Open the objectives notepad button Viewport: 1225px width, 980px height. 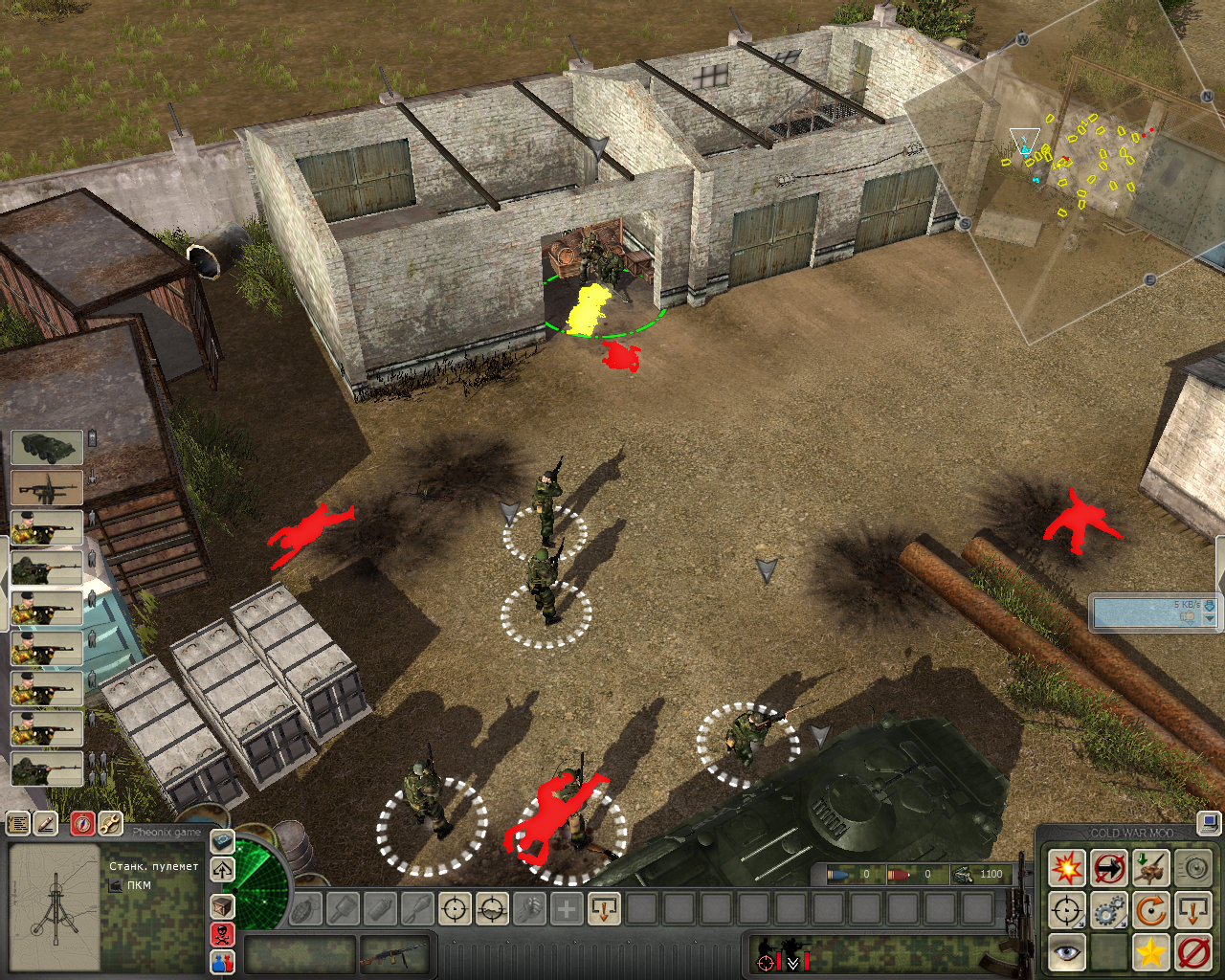[x=18, y=823]
